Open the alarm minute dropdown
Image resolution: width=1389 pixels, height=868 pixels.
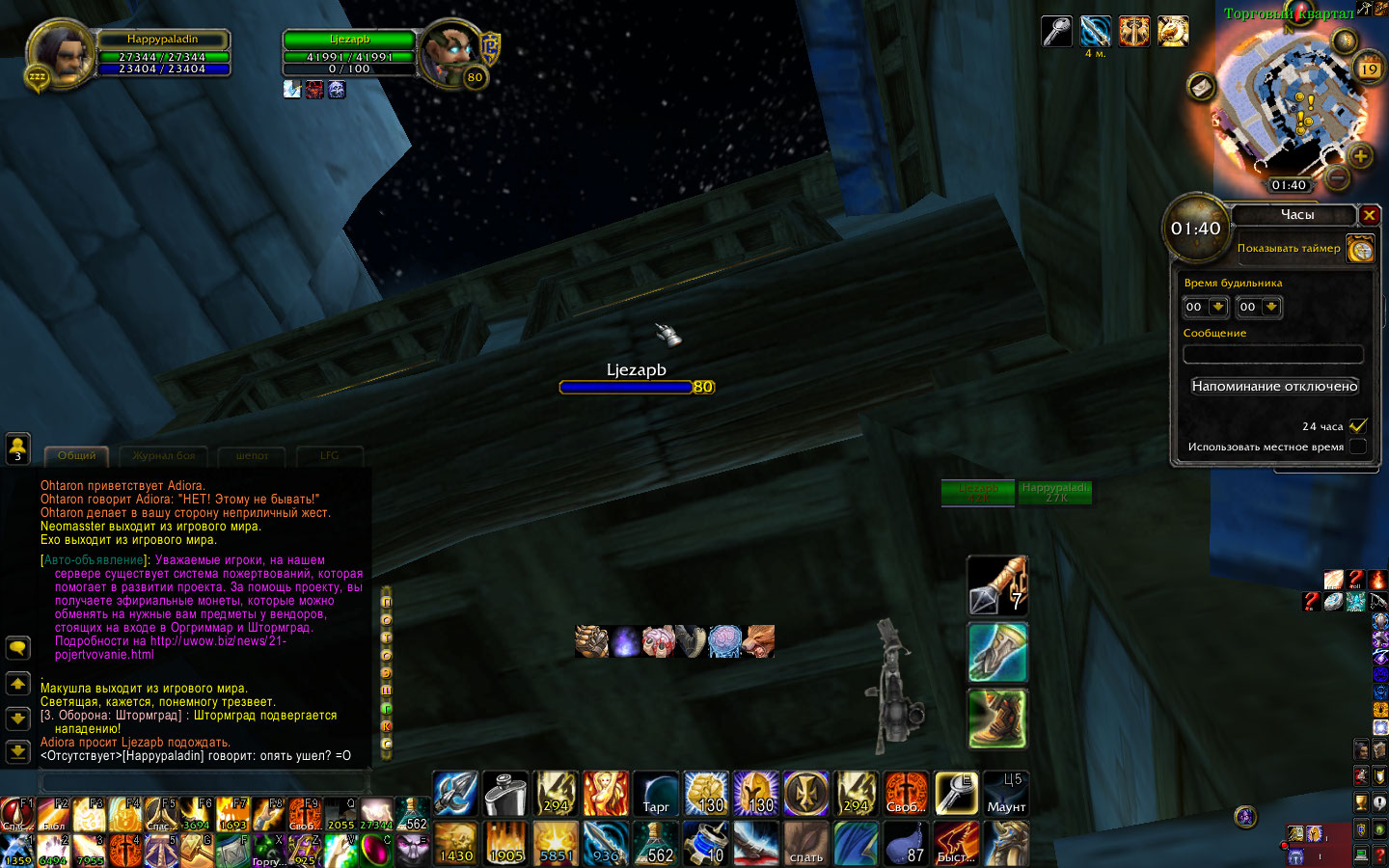1271,307
